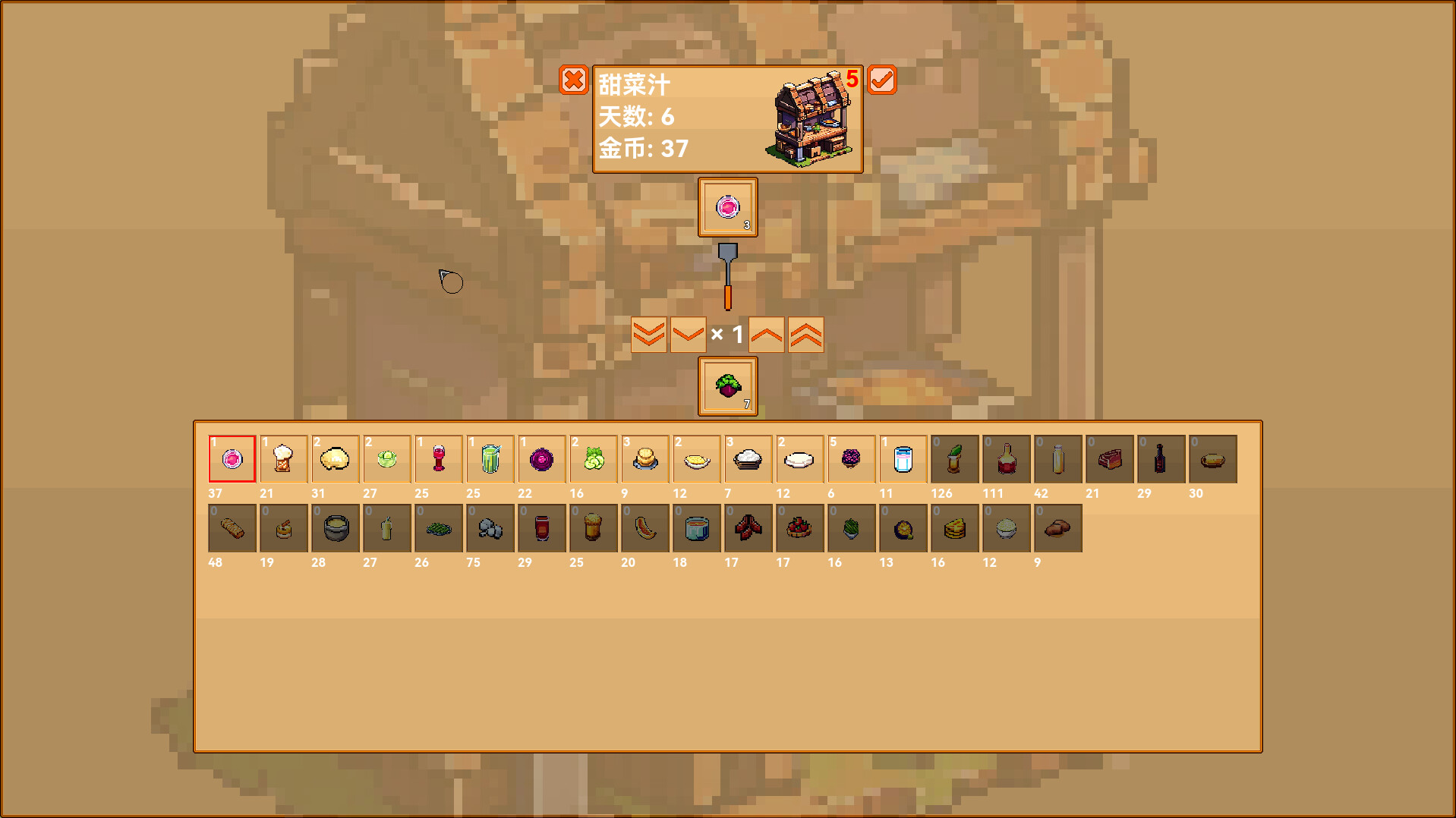Pick the purple onion item in inventory
The image size is (1456, 818).
click(x=541, y=458)
